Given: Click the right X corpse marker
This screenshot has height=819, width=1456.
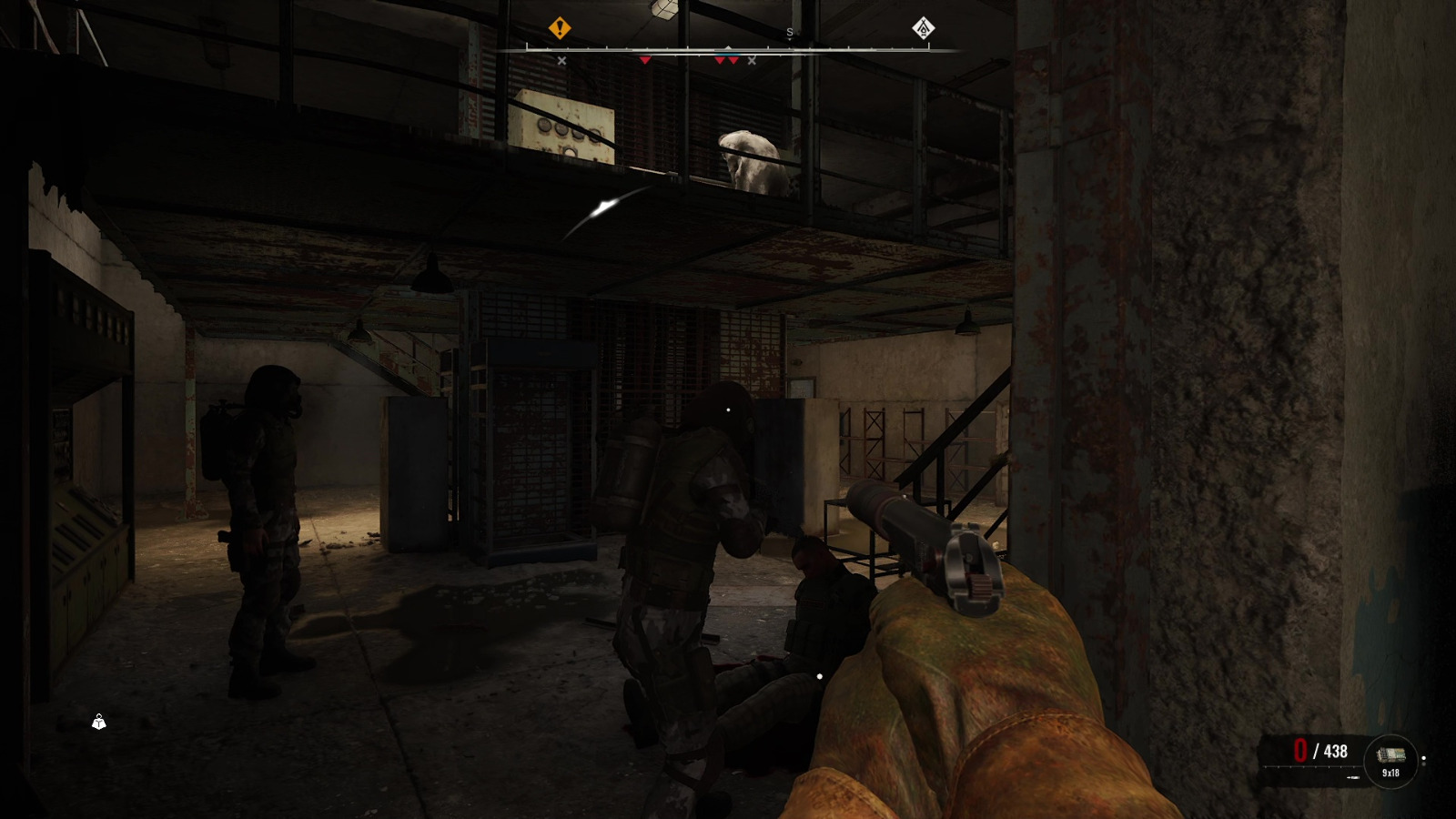Looking at the screenshot, I should 752,60.
